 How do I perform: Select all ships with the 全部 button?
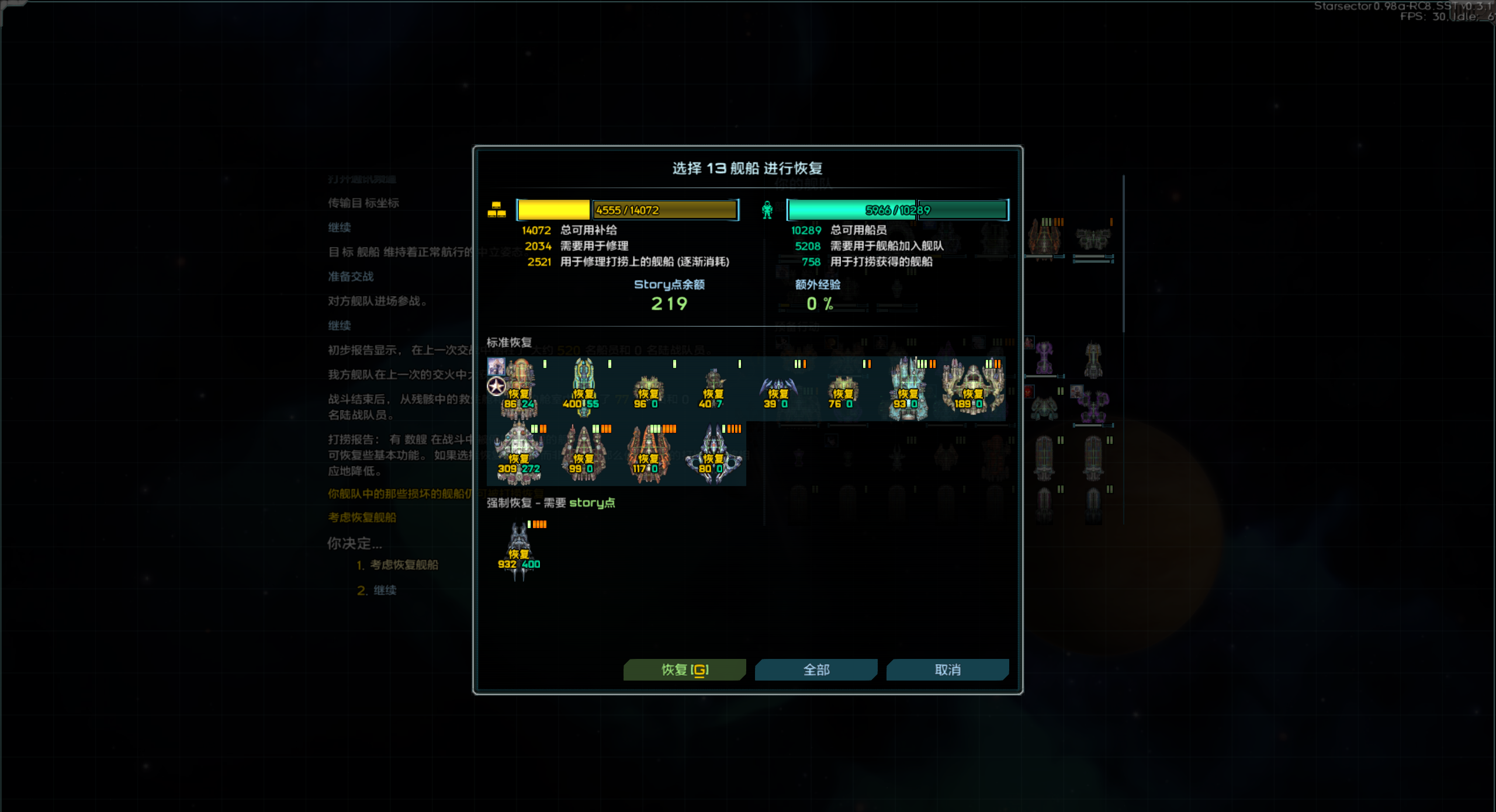[816, 669]
